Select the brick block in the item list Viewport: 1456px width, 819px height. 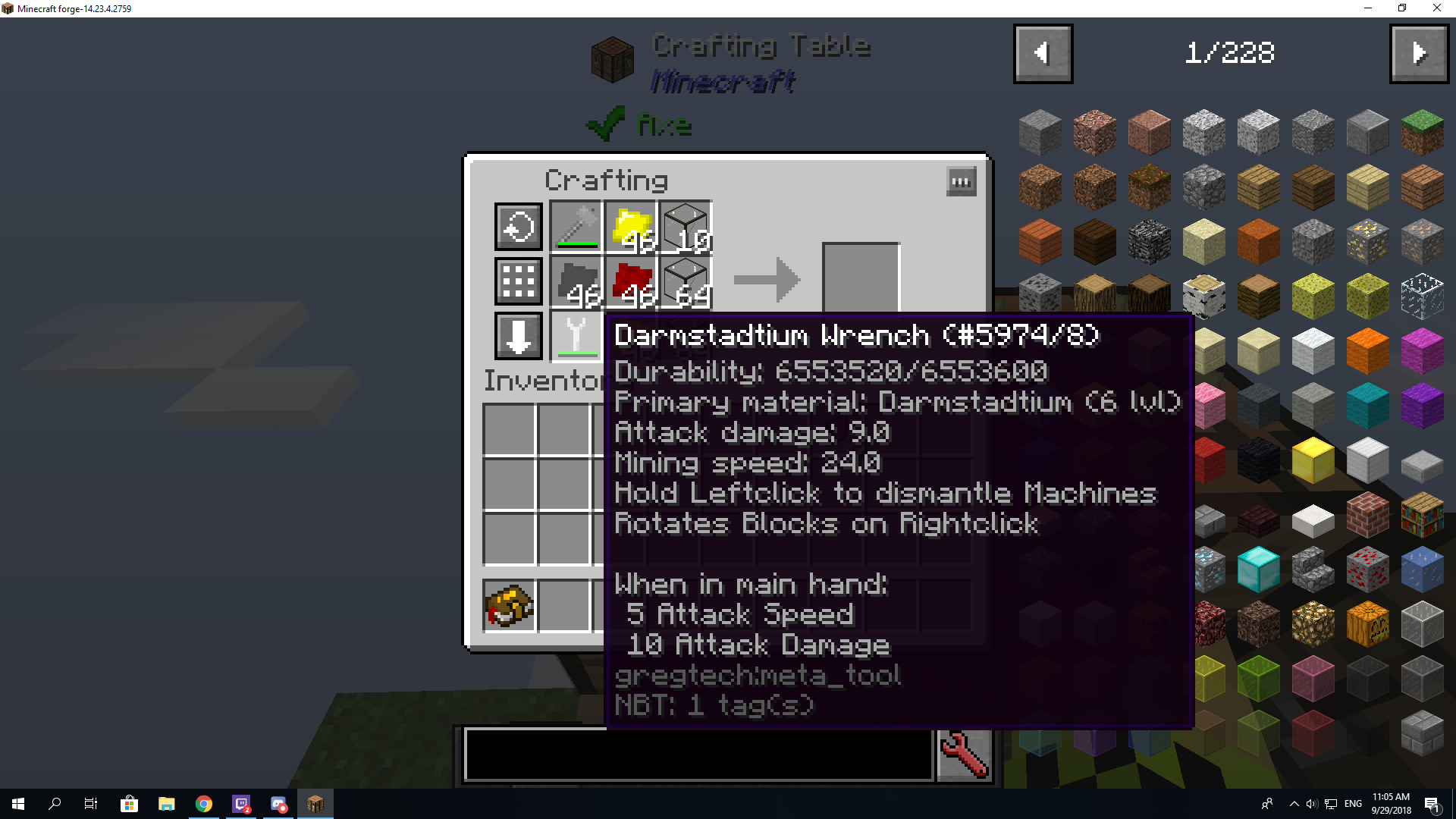coord(1367,515)
